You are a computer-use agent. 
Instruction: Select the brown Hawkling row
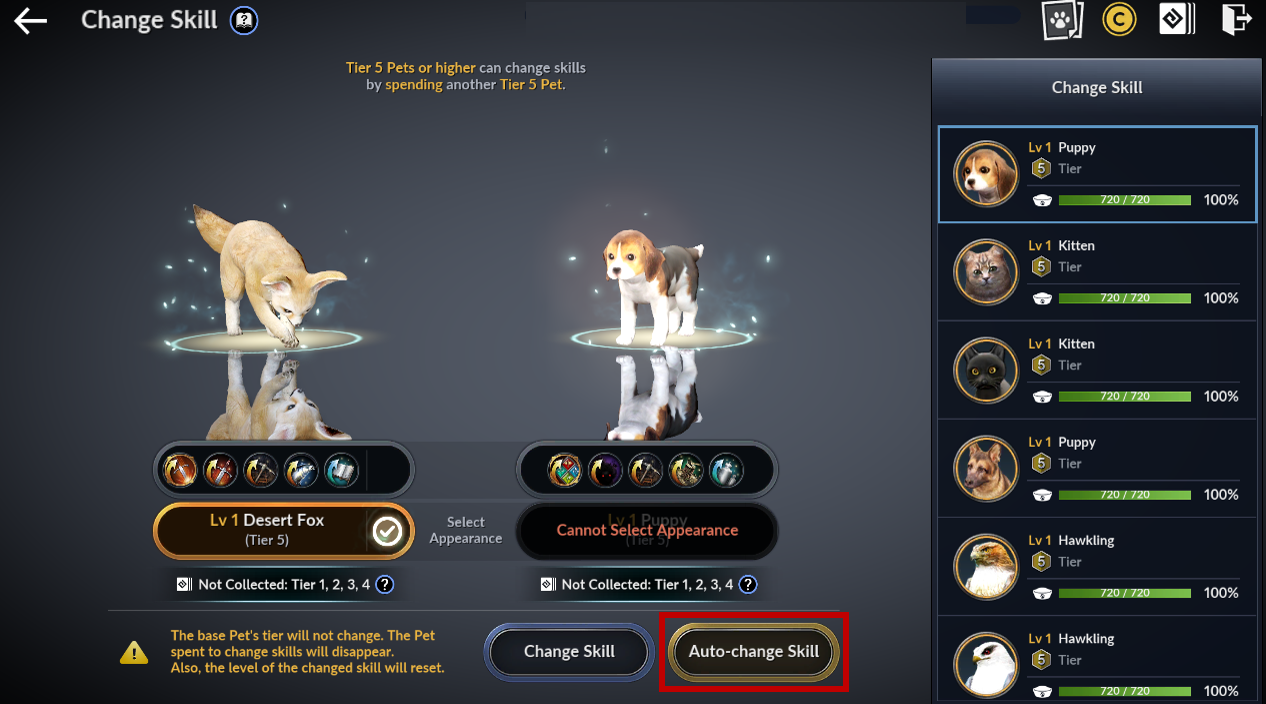[x=1097, y=566]
